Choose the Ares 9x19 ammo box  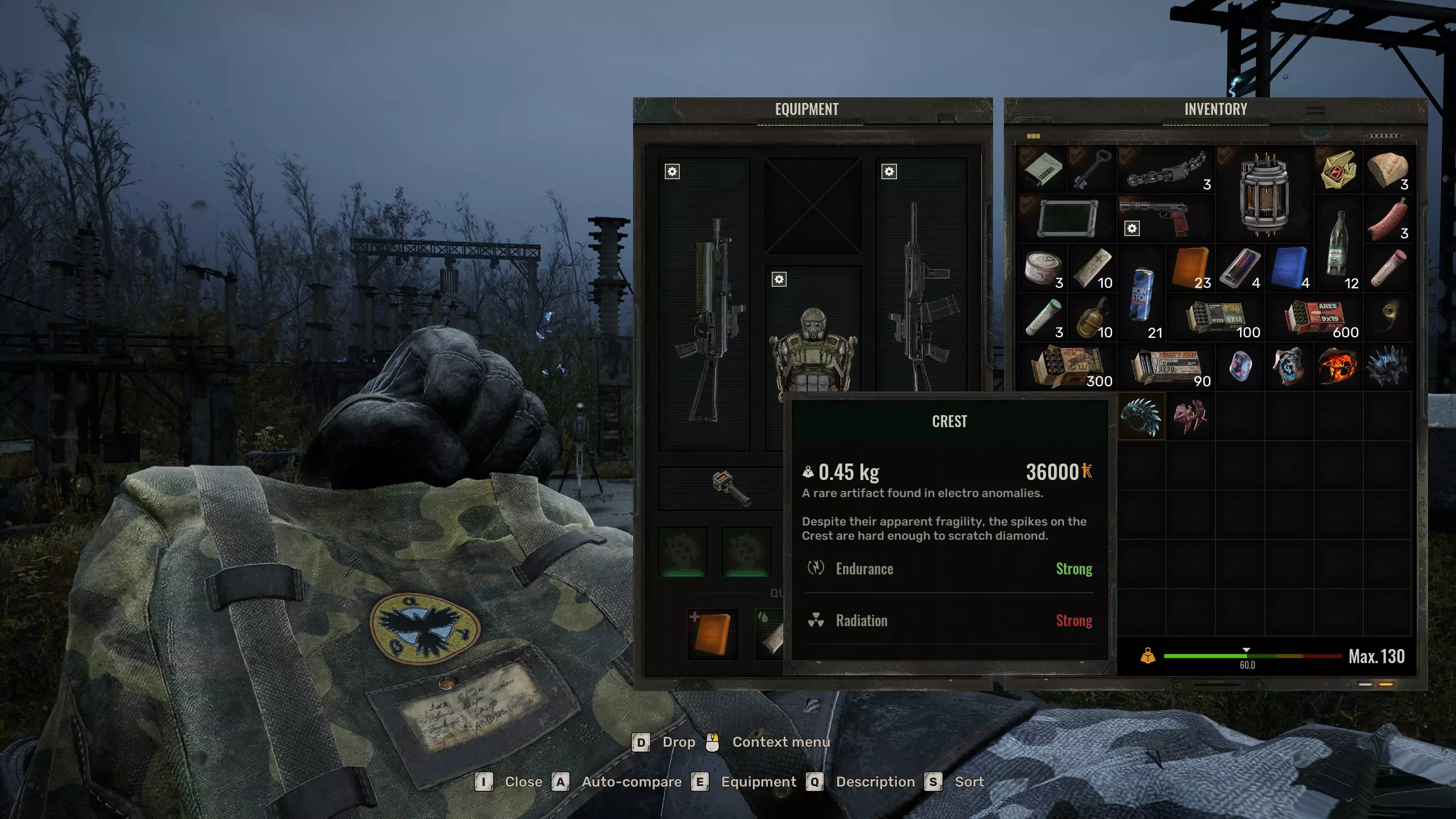[1321, 317]
